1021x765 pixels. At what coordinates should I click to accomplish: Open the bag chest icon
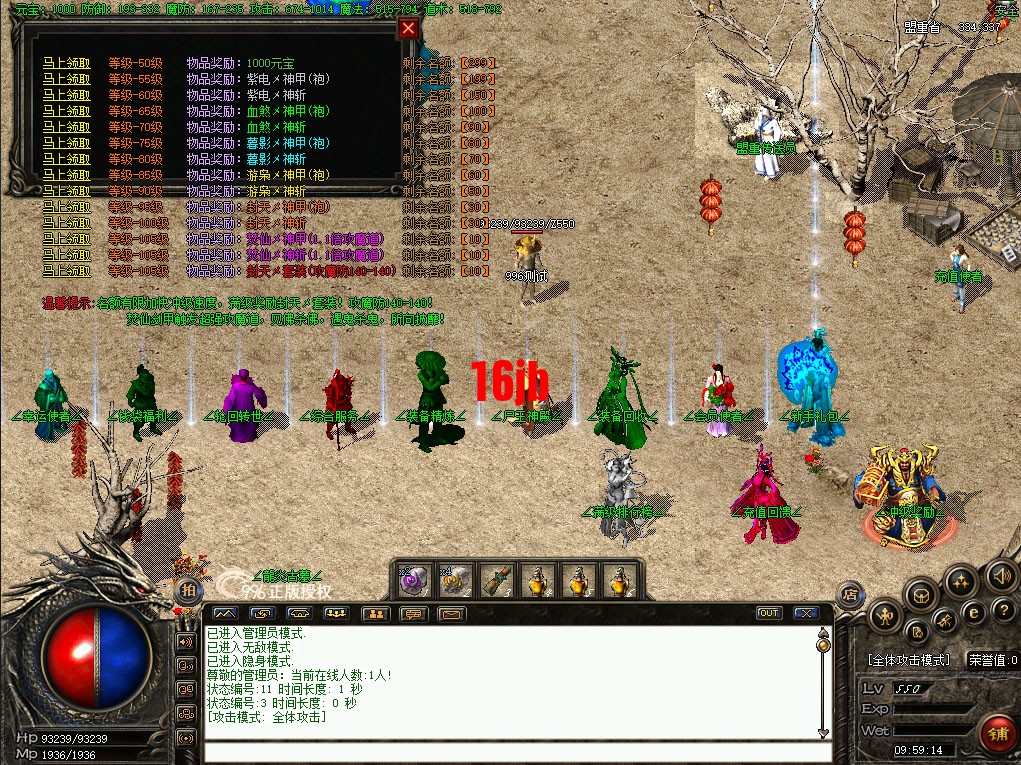tap(921, 595)
